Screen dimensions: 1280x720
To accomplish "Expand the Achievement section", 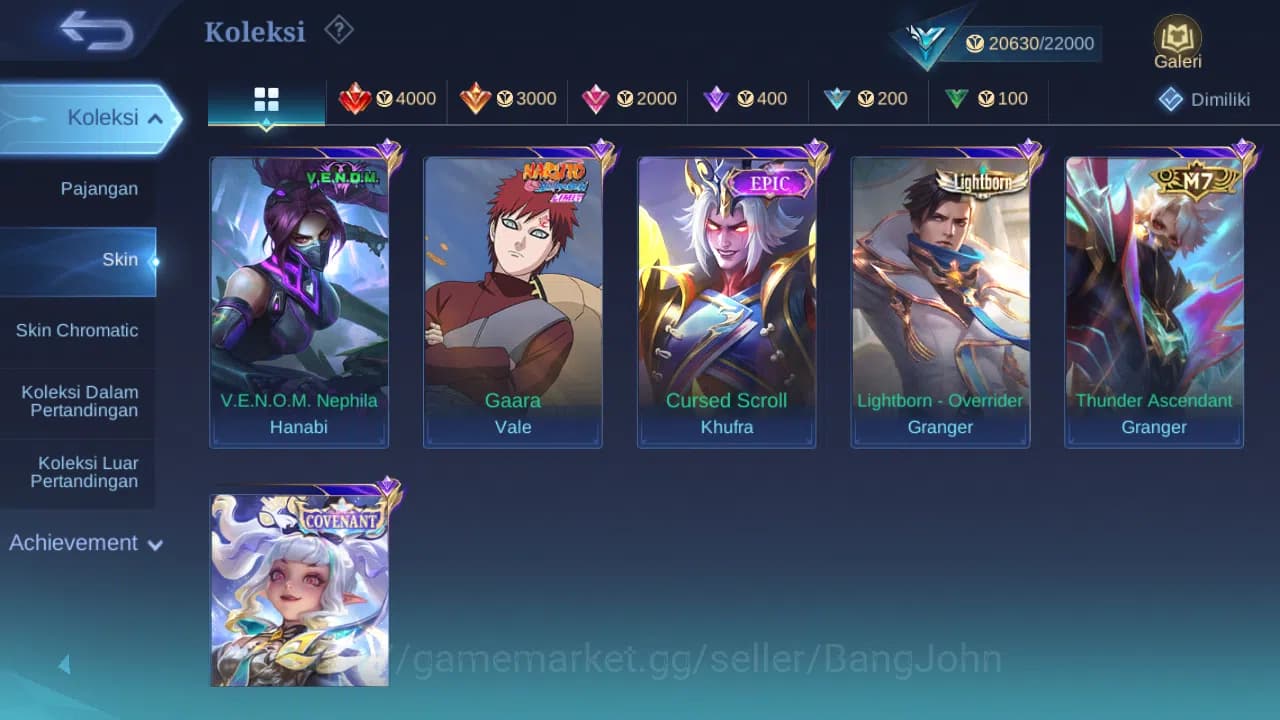I will [85, 543].
